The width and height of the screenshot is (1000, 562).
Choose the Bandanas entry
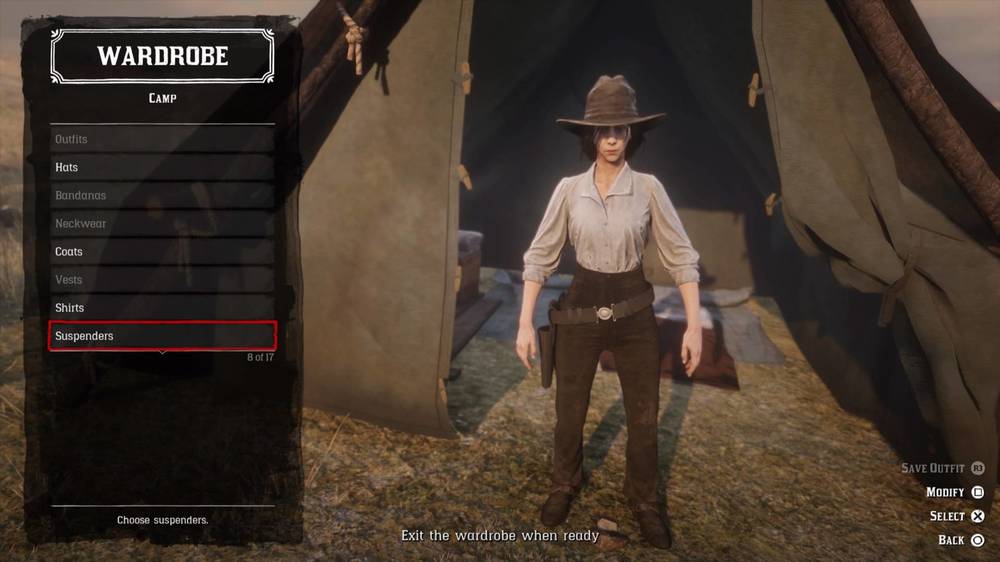point(162,195)
